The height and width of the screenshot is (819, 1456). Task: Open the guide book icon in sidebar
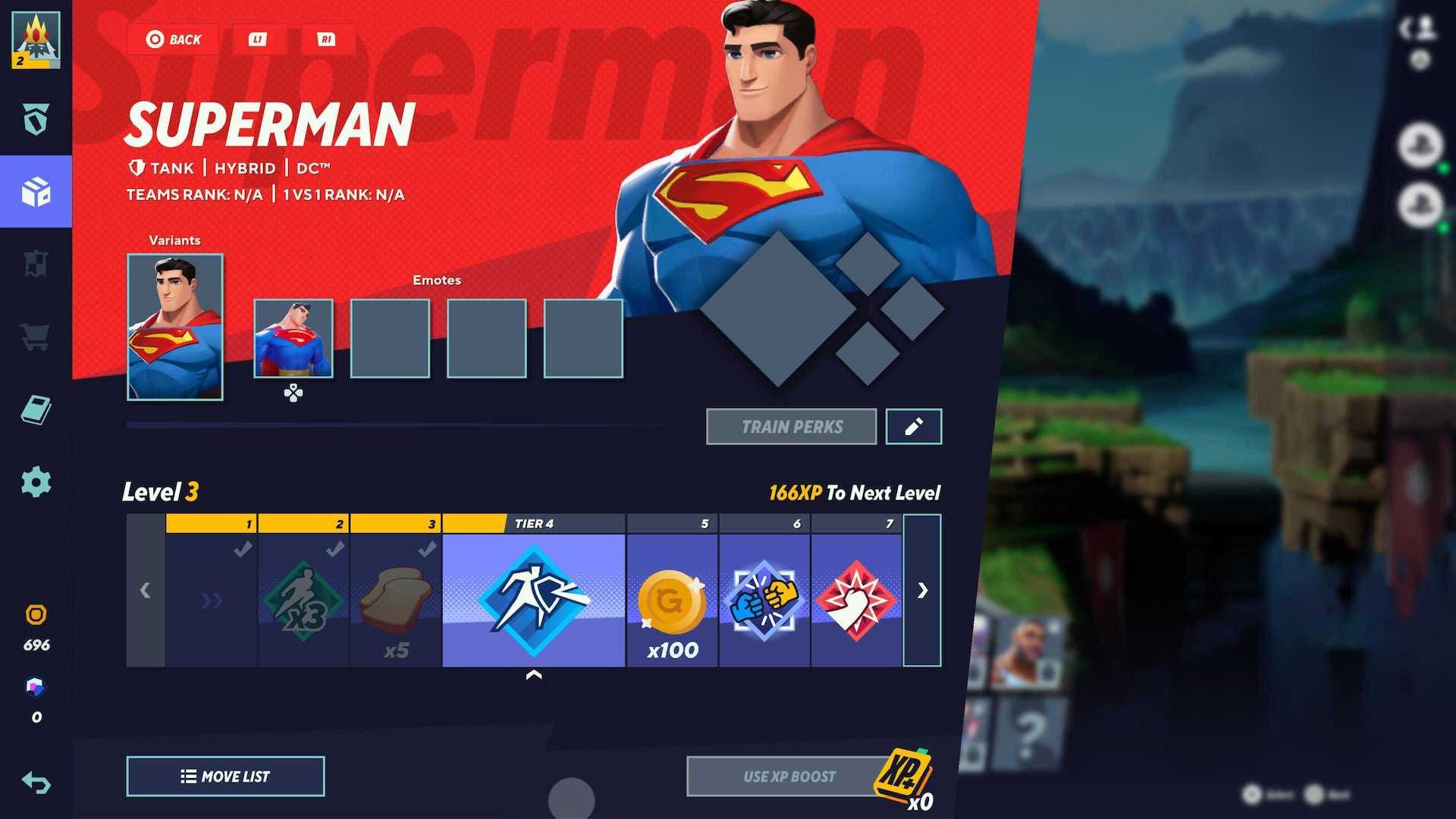pyautogui.click(x=36, y=409)
